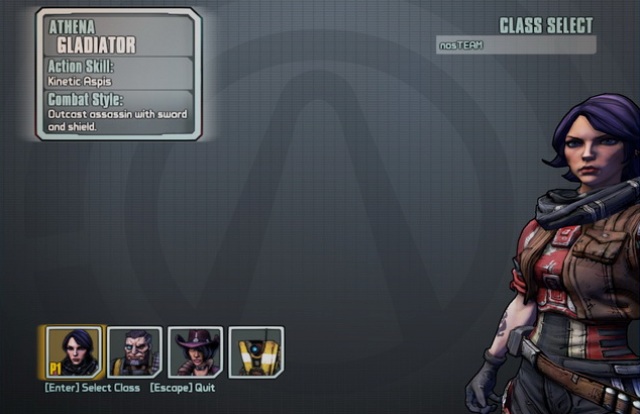Switch to the Claptrap robot portrait
640x414 pixels.
coord(256,352)
